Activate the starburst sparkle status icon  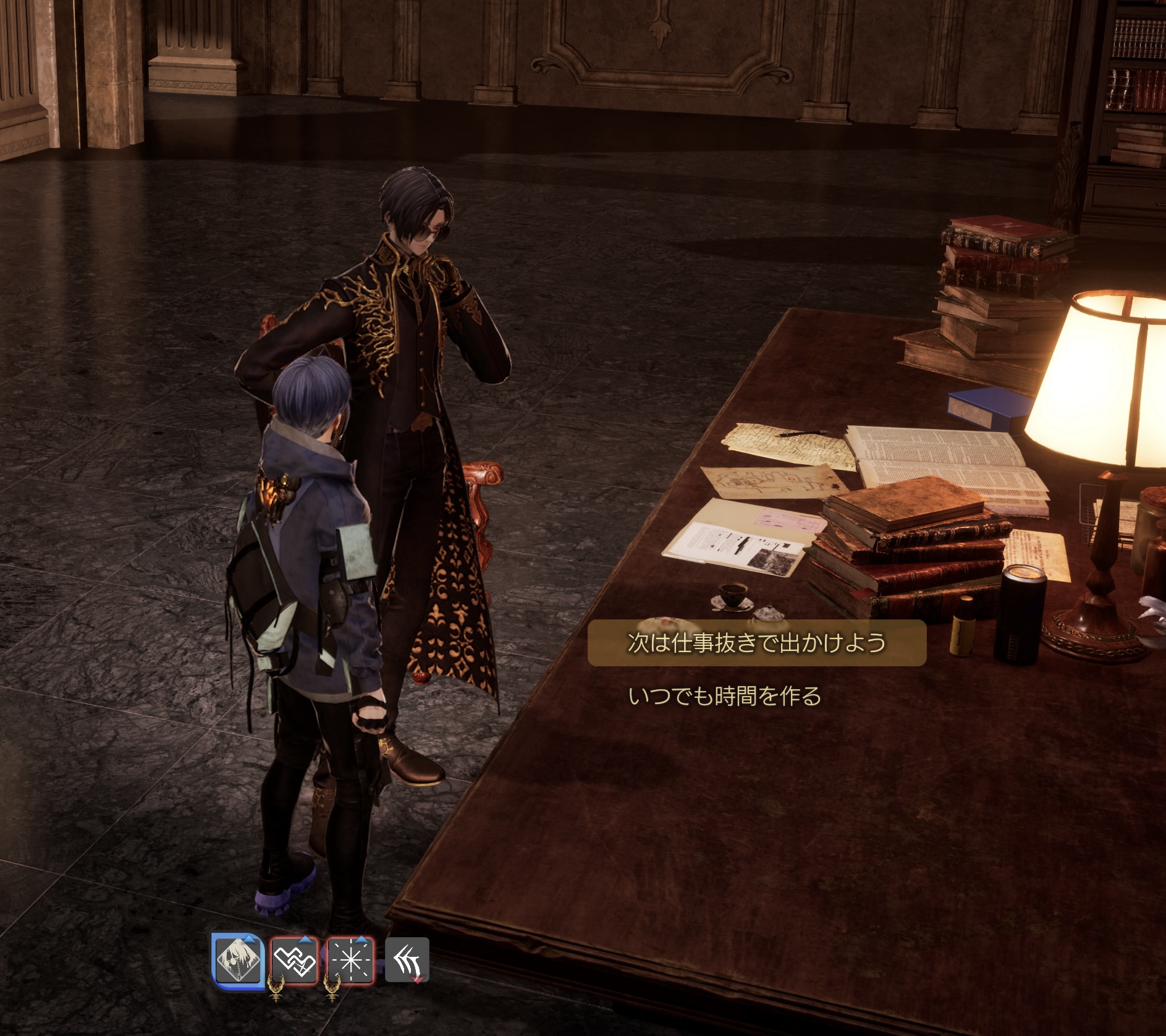[350, 960]
